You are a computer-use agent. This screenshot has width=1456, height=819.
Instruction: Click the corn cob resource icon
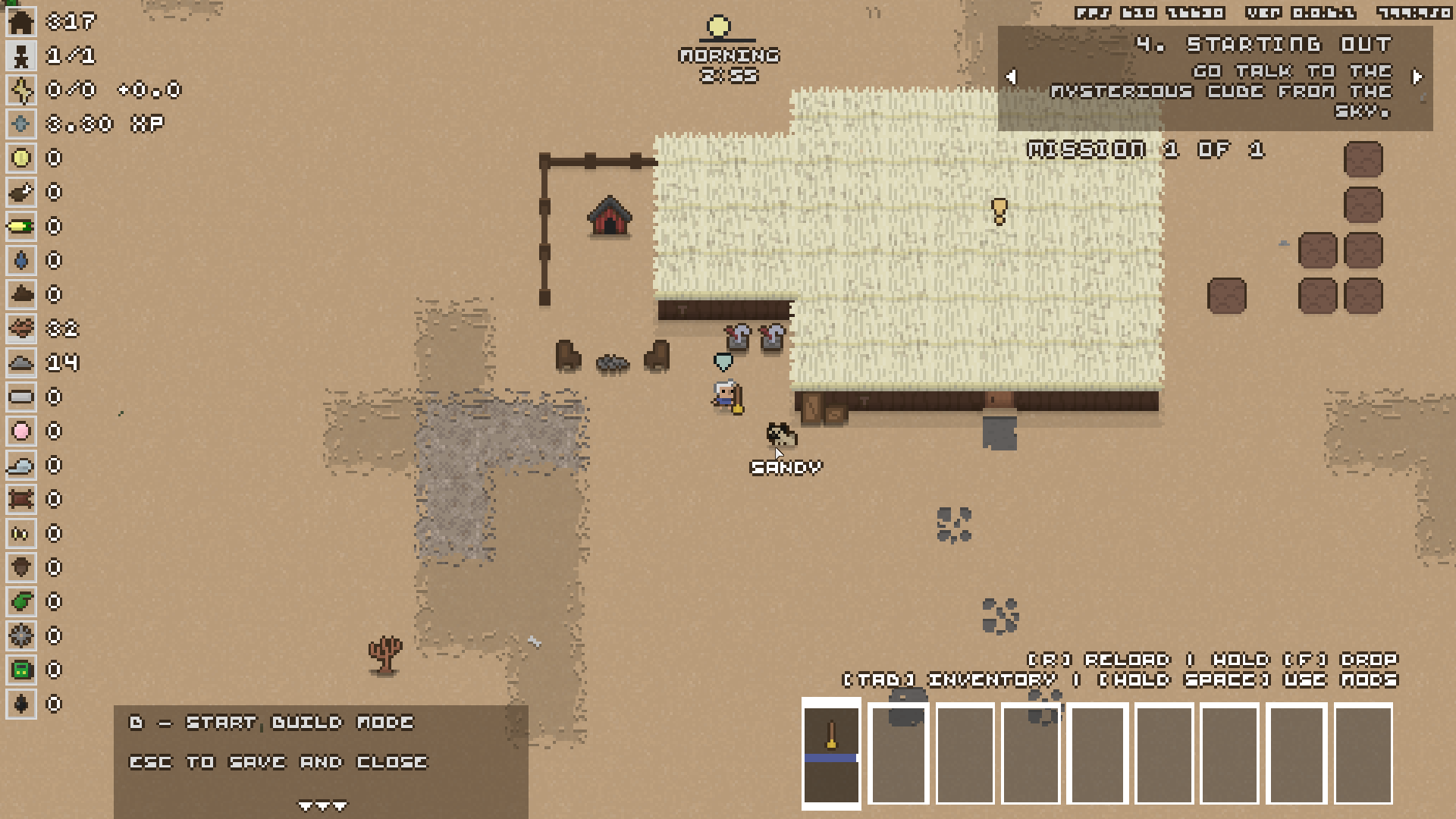pyautogui.click(x=21, y=227)
